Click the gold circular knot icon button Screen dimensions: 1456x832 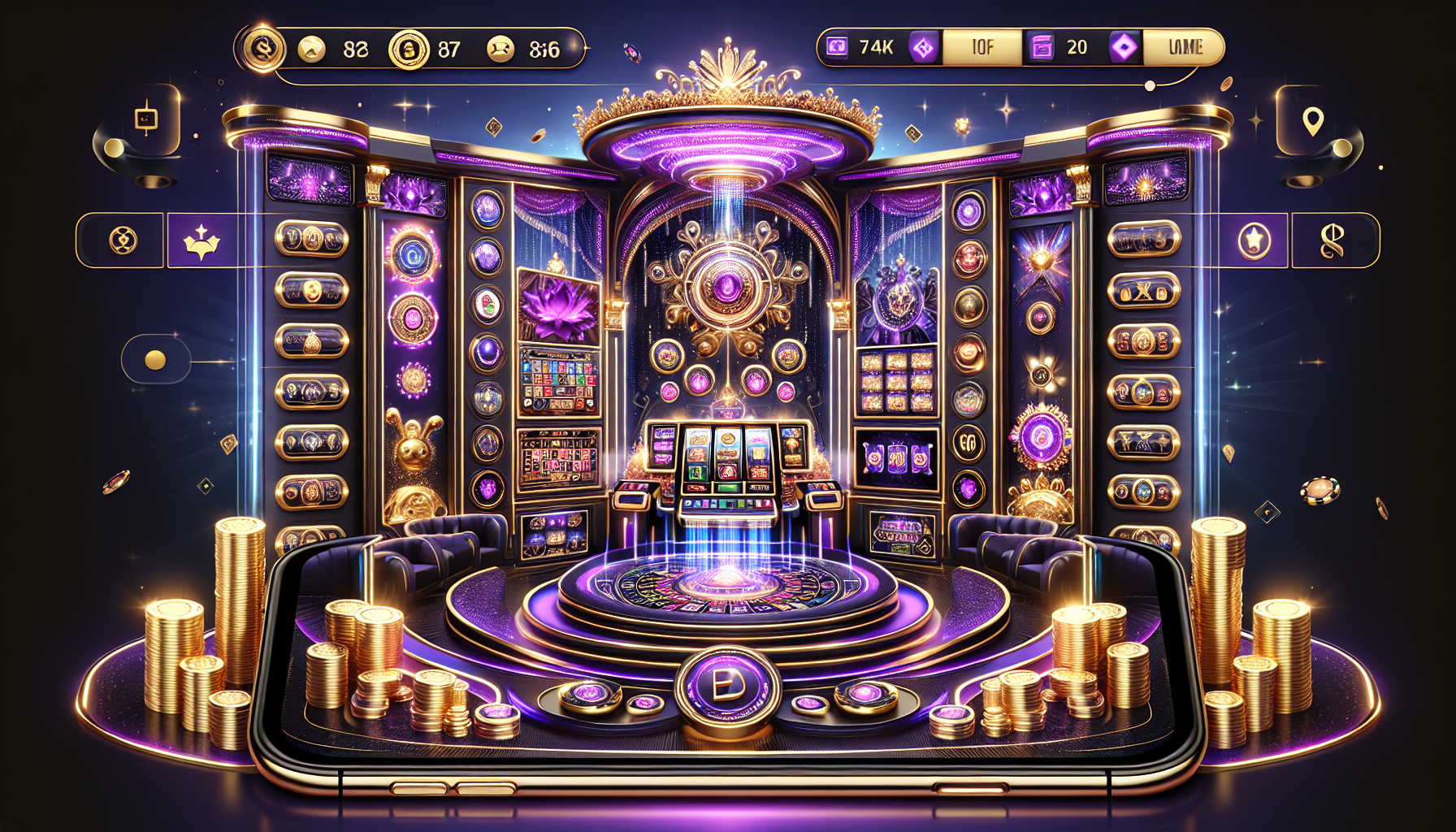tap(123, 240)
